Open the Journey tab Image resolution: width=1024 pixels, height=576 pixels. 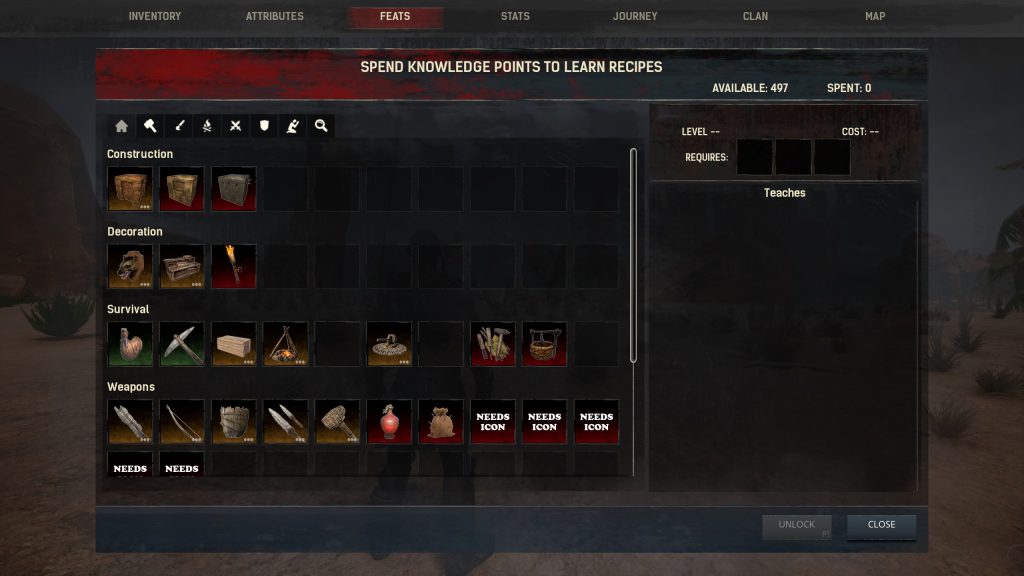coord(635,17)
